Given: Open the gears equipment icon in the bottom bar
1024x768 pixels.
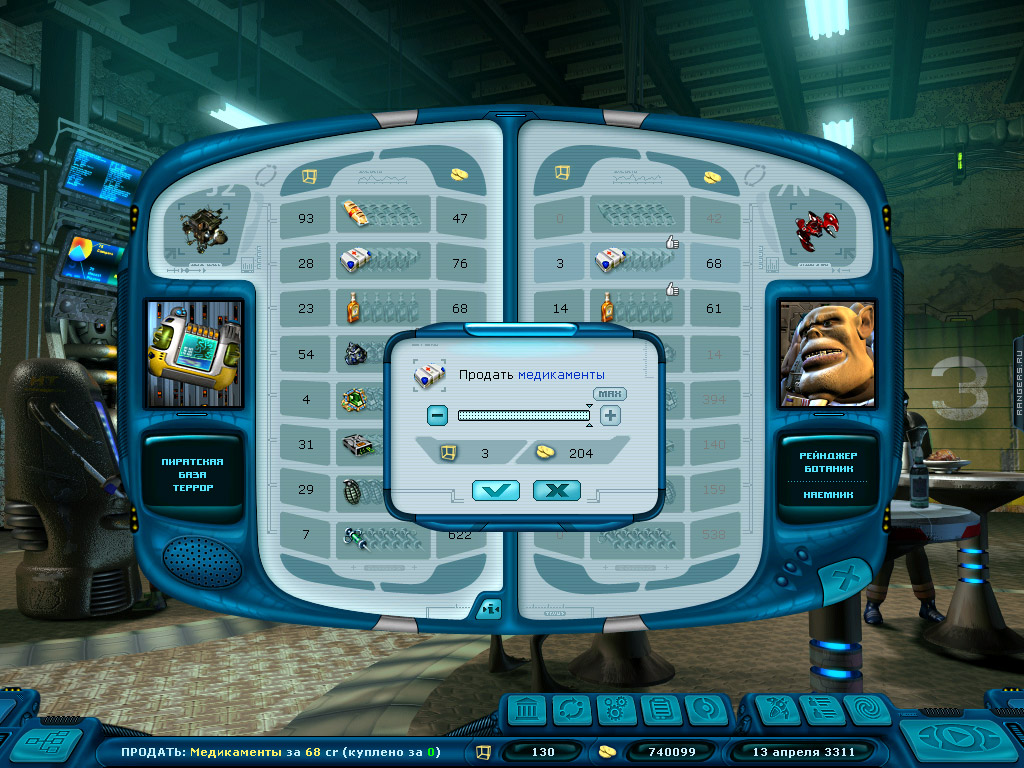Looking at the screenshot, I should point(616,710).
